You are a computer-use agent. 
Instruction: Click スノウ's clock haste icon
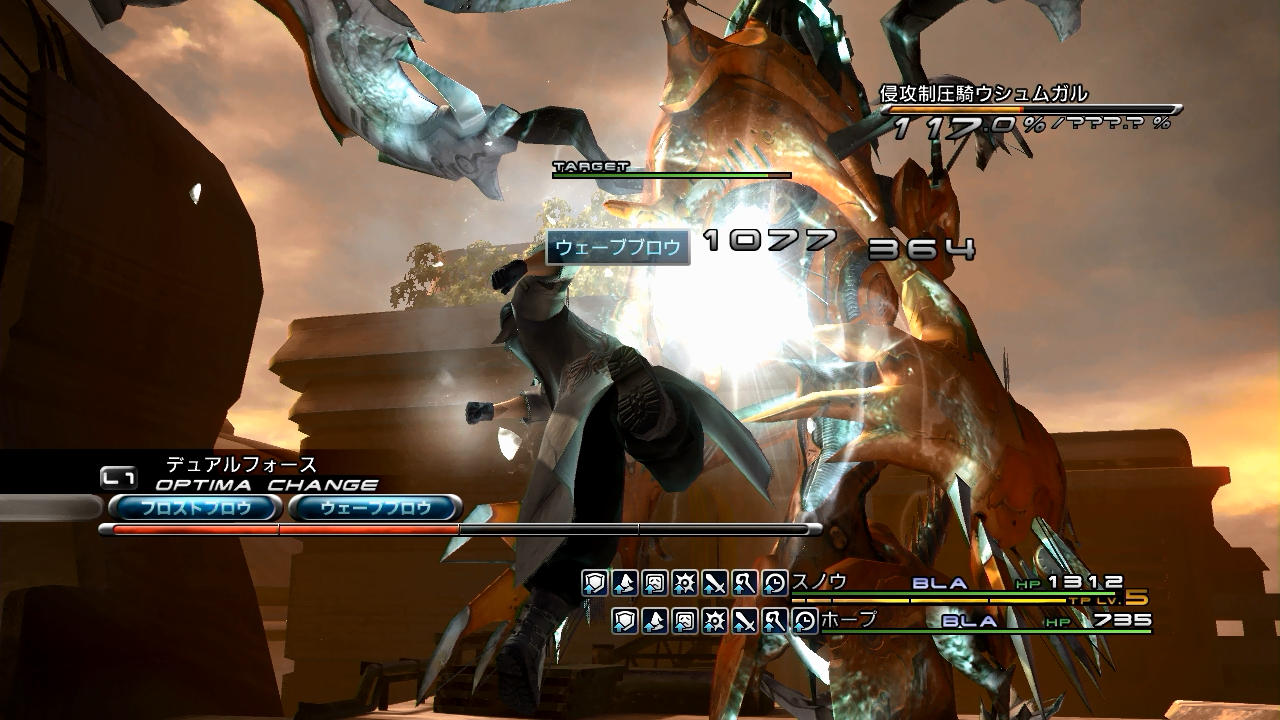pos(775,583)
